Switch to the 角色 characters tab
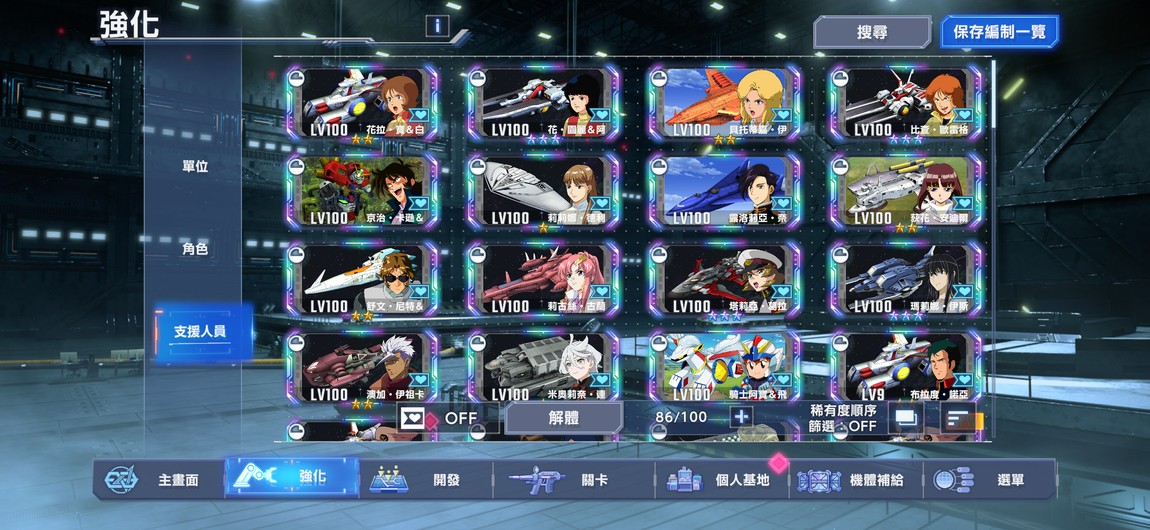 tap(195, 249)
